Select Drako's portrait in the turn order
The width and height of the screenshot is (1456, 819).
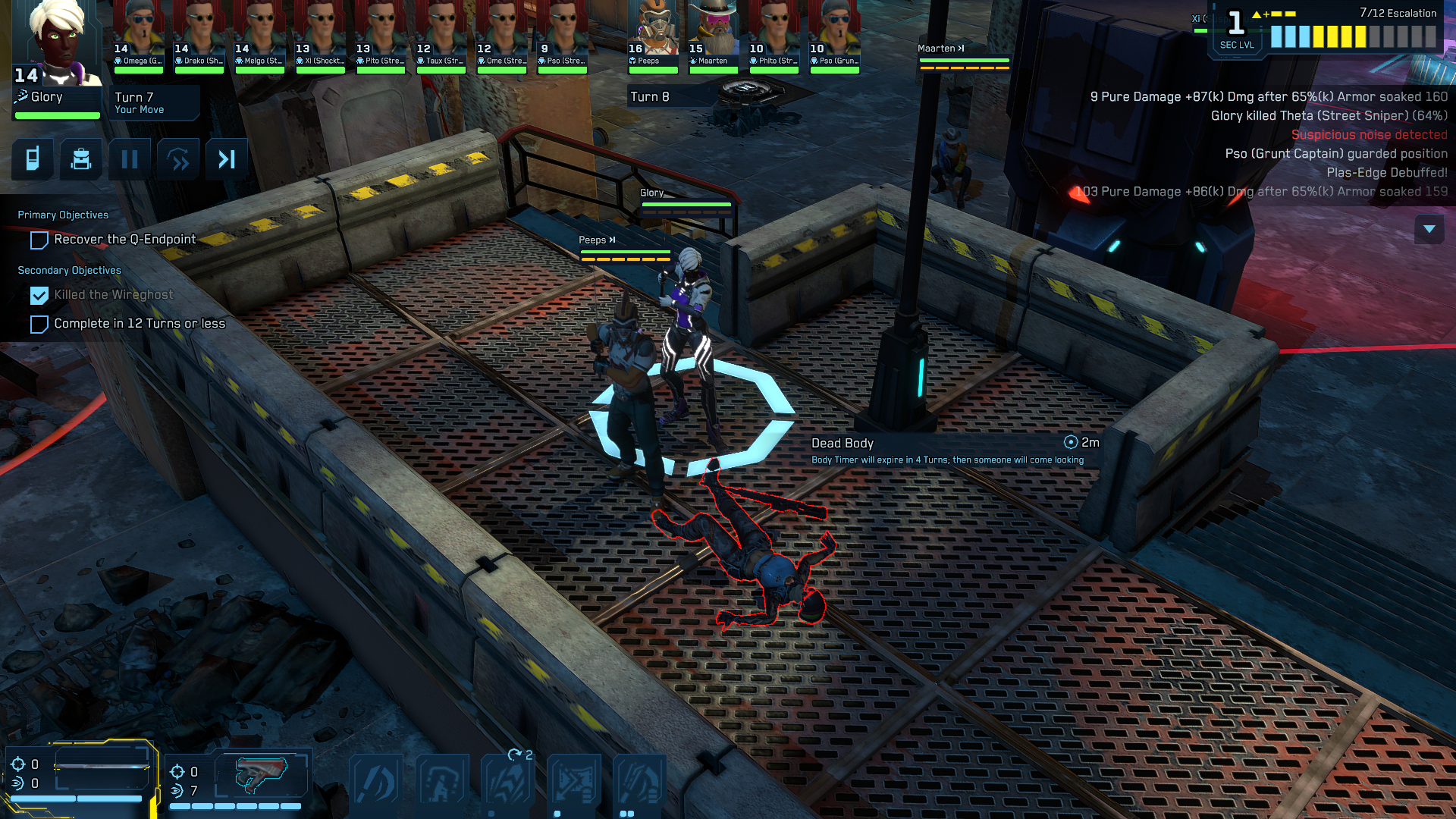pyautogui.click(x=199, y=34)
